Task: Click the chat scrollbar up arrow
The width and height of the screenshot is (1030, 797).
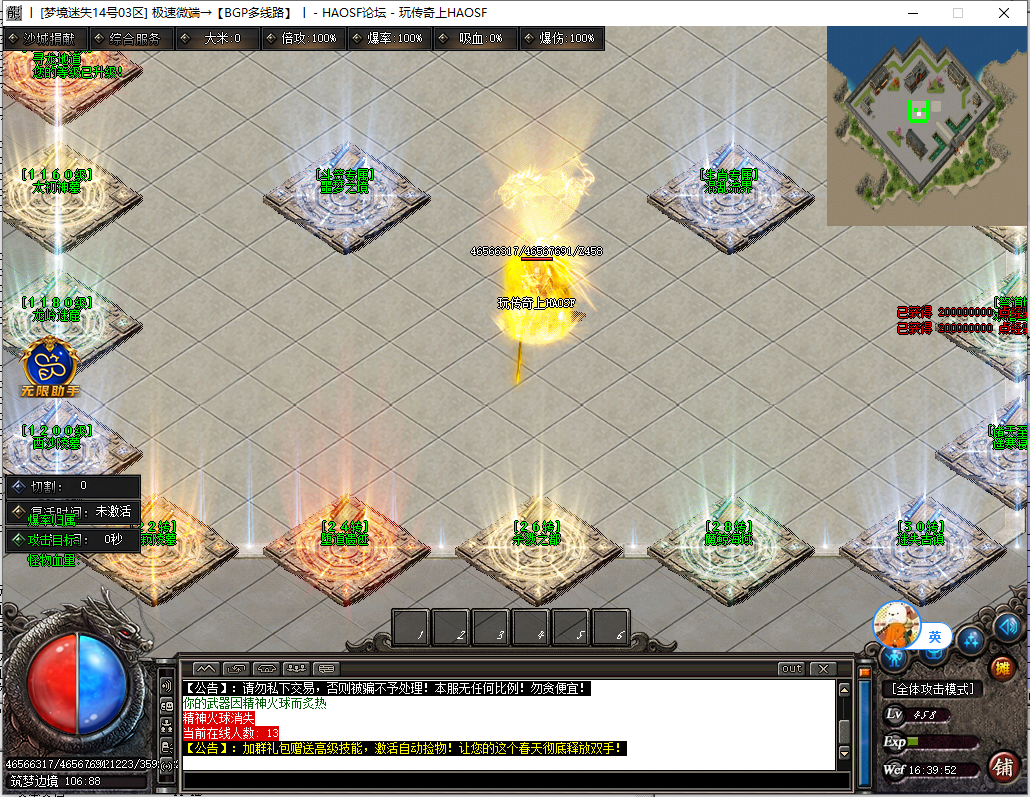Action: 845,689
